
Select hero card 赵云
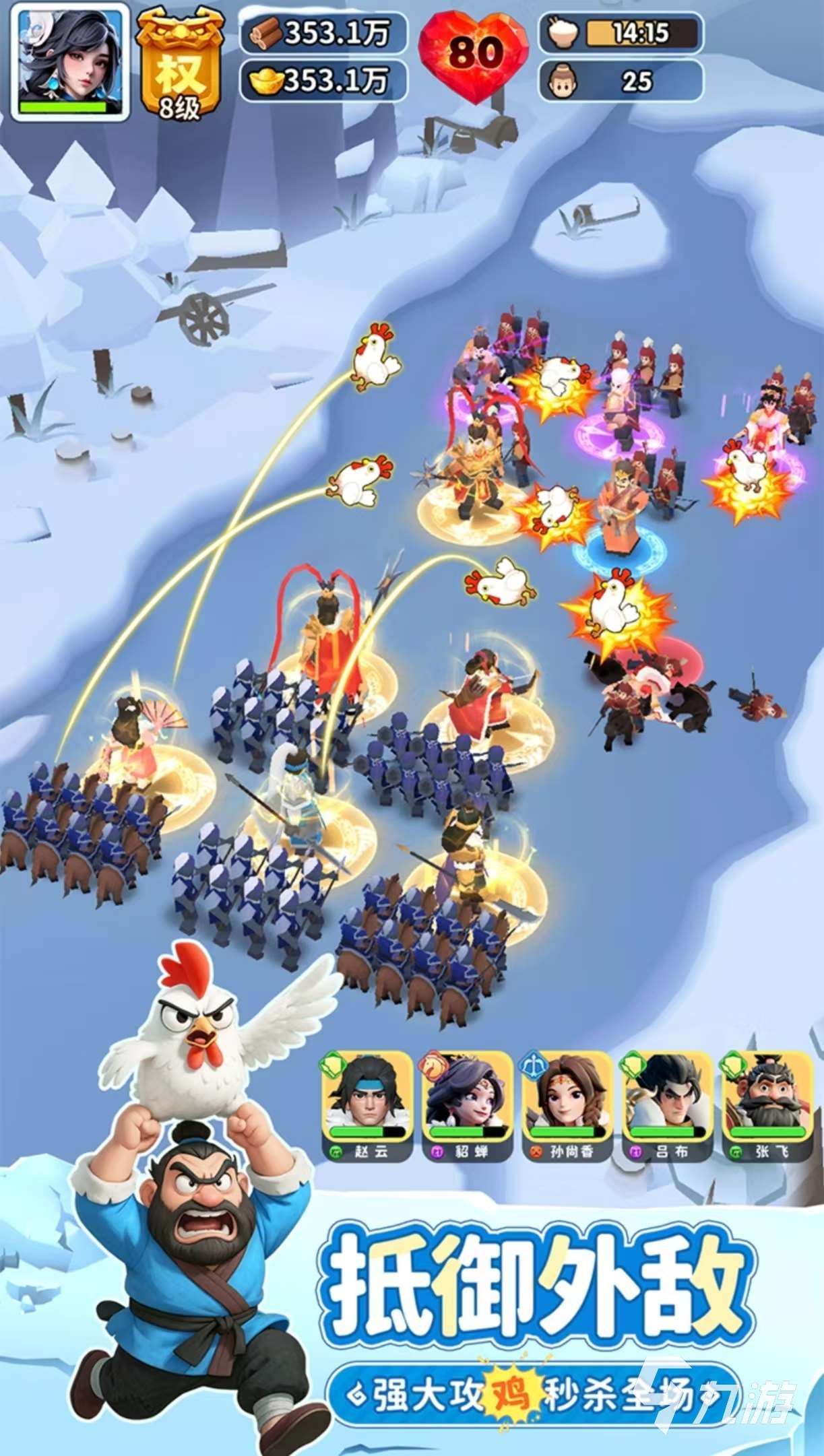pyautogui.click(x=367, y=1103)
